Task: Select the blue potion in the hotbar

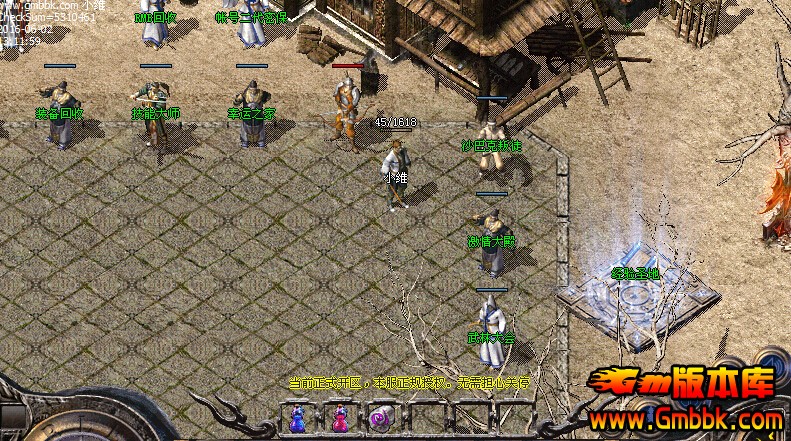Action: click(297, 418)
